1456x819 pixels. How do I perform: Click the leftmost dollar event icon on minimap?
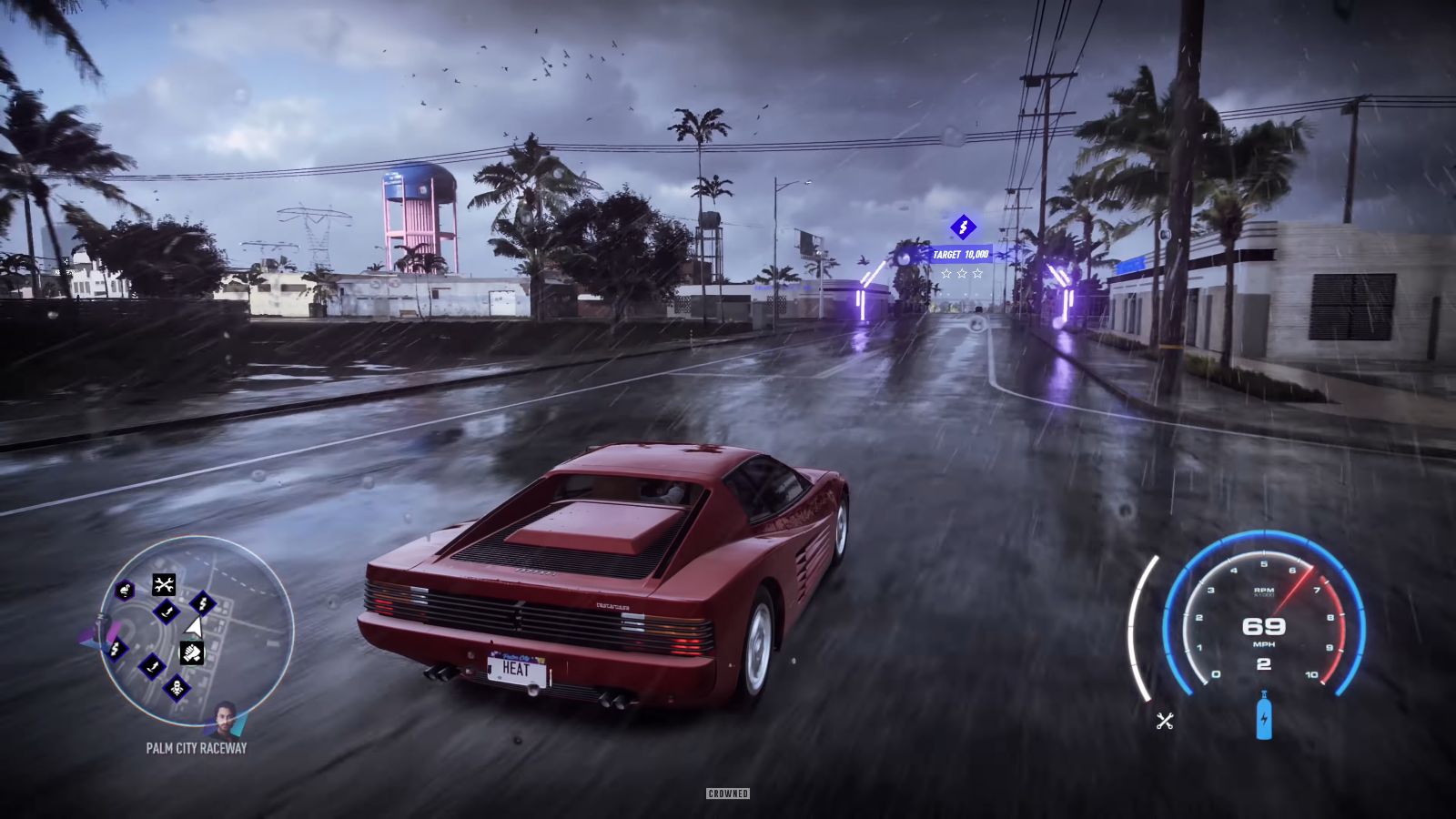pyautogui.click(x=117, y=650)
